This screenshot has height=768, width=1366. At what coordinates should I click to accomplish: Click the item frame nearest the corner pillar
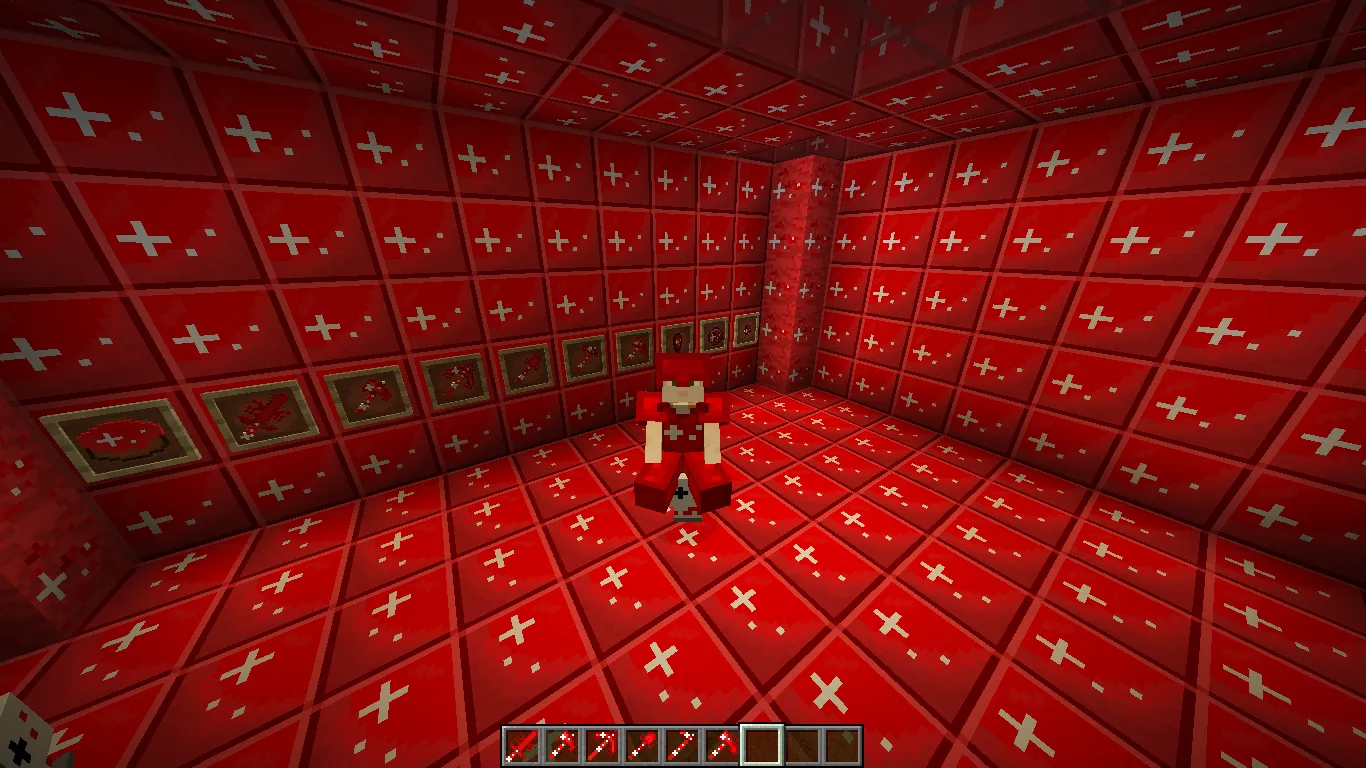(x=747, y=330)
